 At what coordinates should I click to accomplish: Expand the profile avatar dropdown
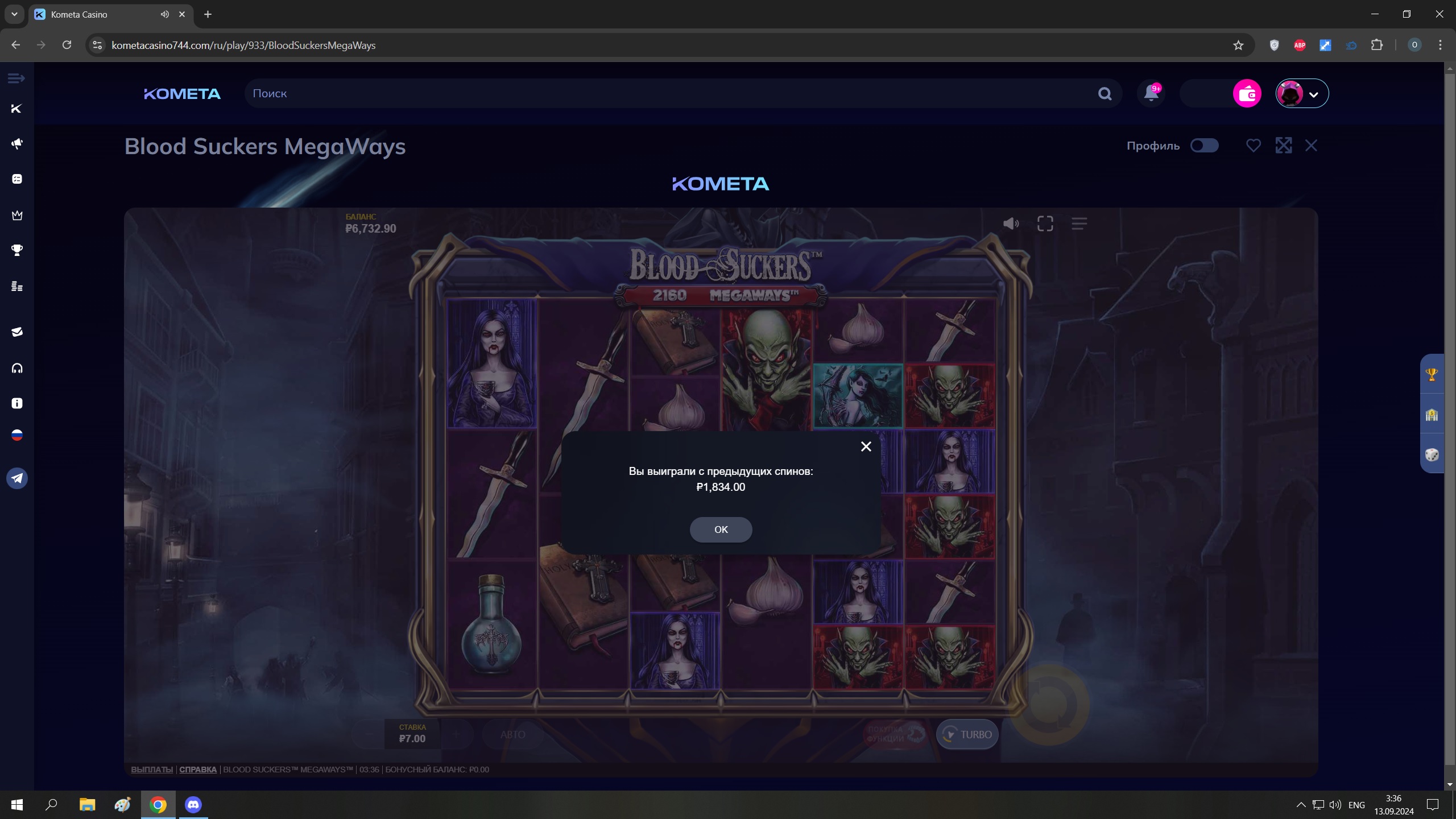pyautogui.click(x=1302, y=93)
